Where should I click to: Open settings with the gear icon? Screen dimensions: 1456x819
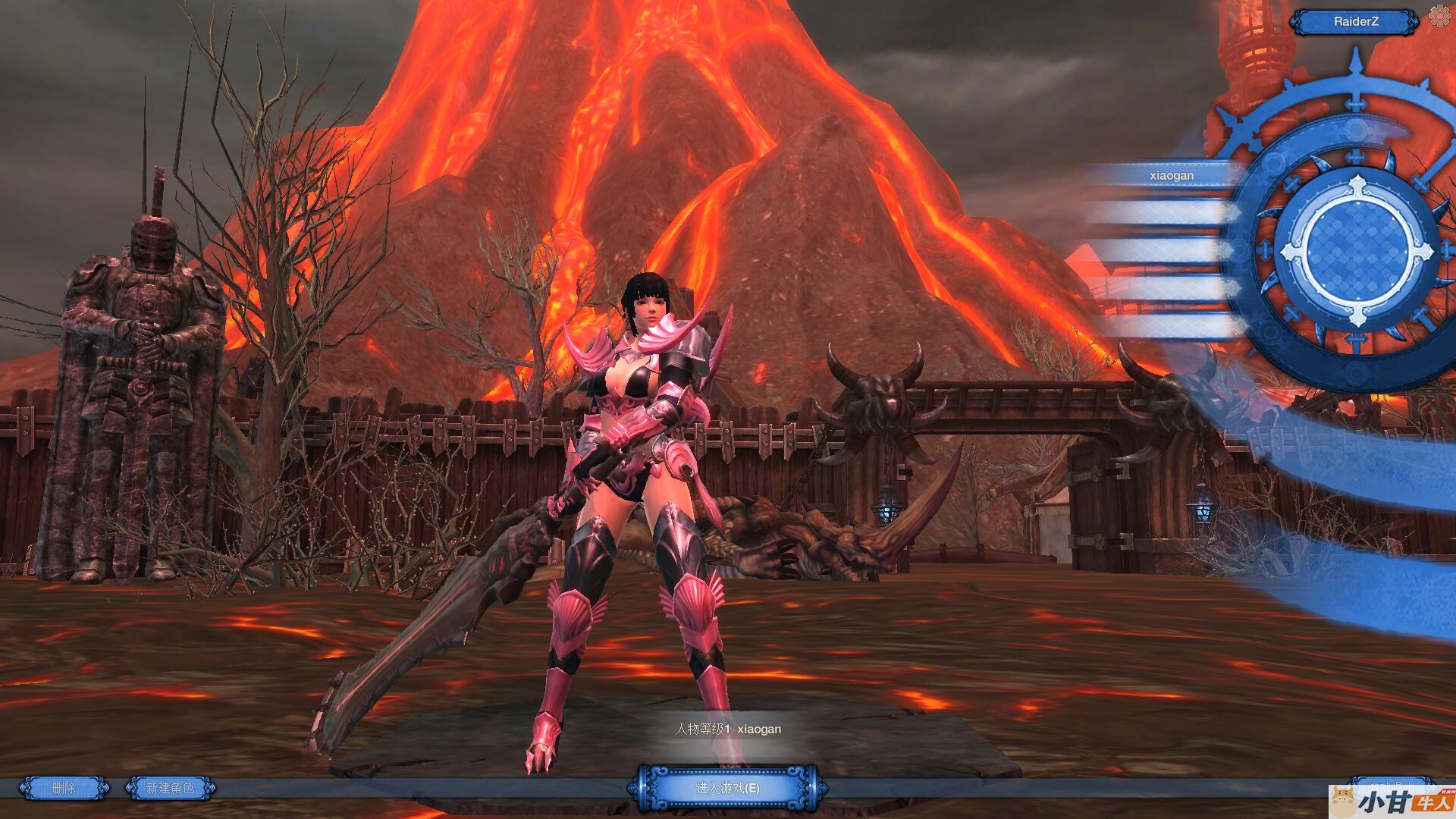tap(1439, 16)
